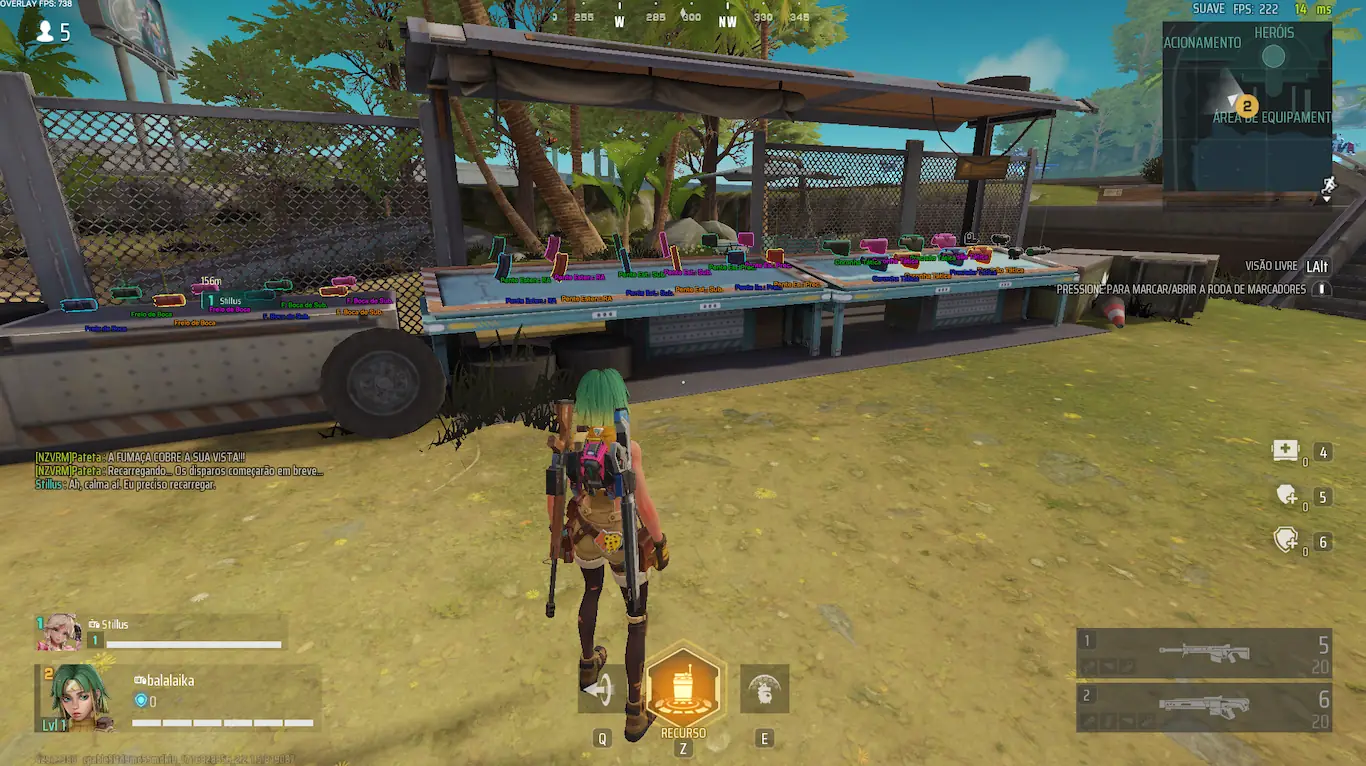Activate the ability icon right of Recurso
Screen dimensions: 1366x766
[x=764, y=689]
